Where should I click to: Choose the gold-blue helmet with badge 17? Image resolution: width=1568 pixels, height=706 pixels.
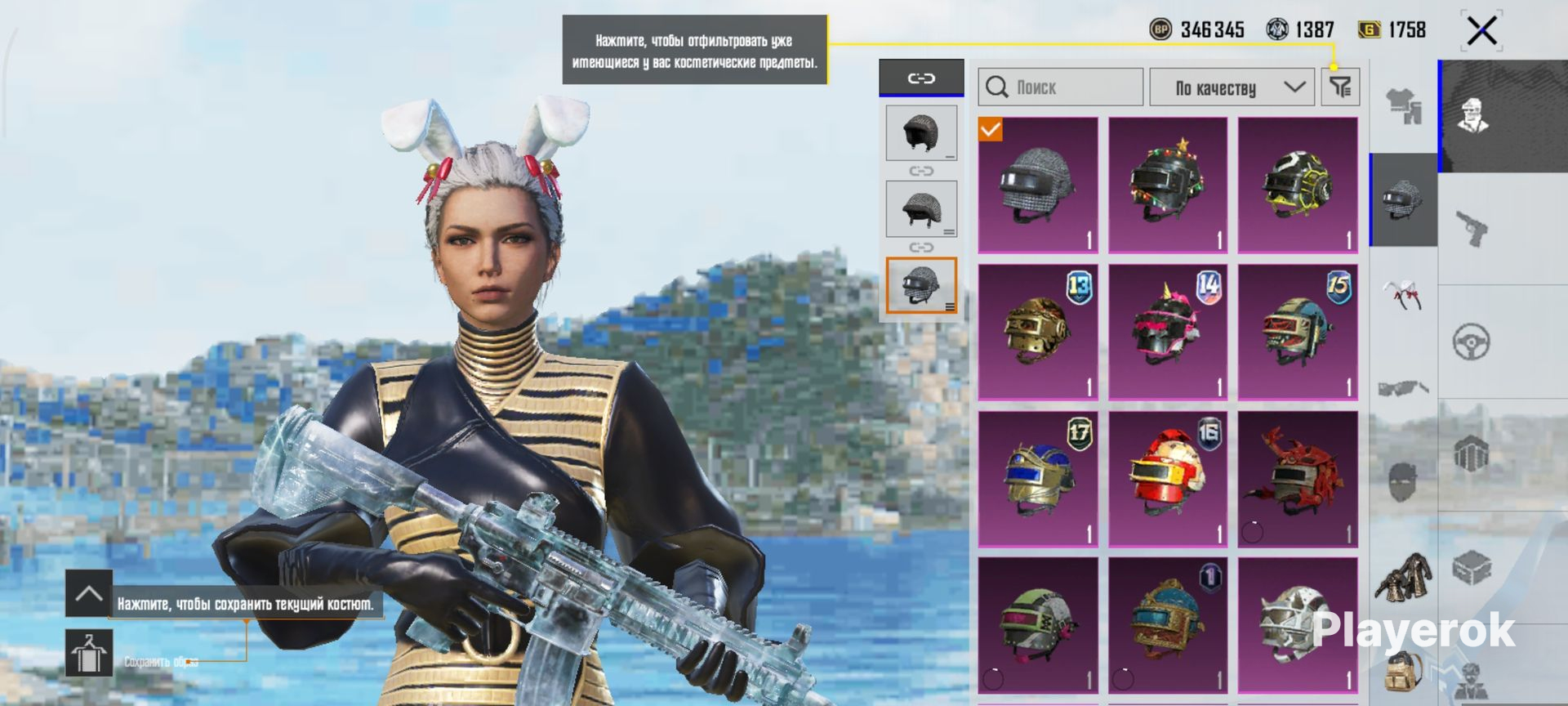point(1038,479)
